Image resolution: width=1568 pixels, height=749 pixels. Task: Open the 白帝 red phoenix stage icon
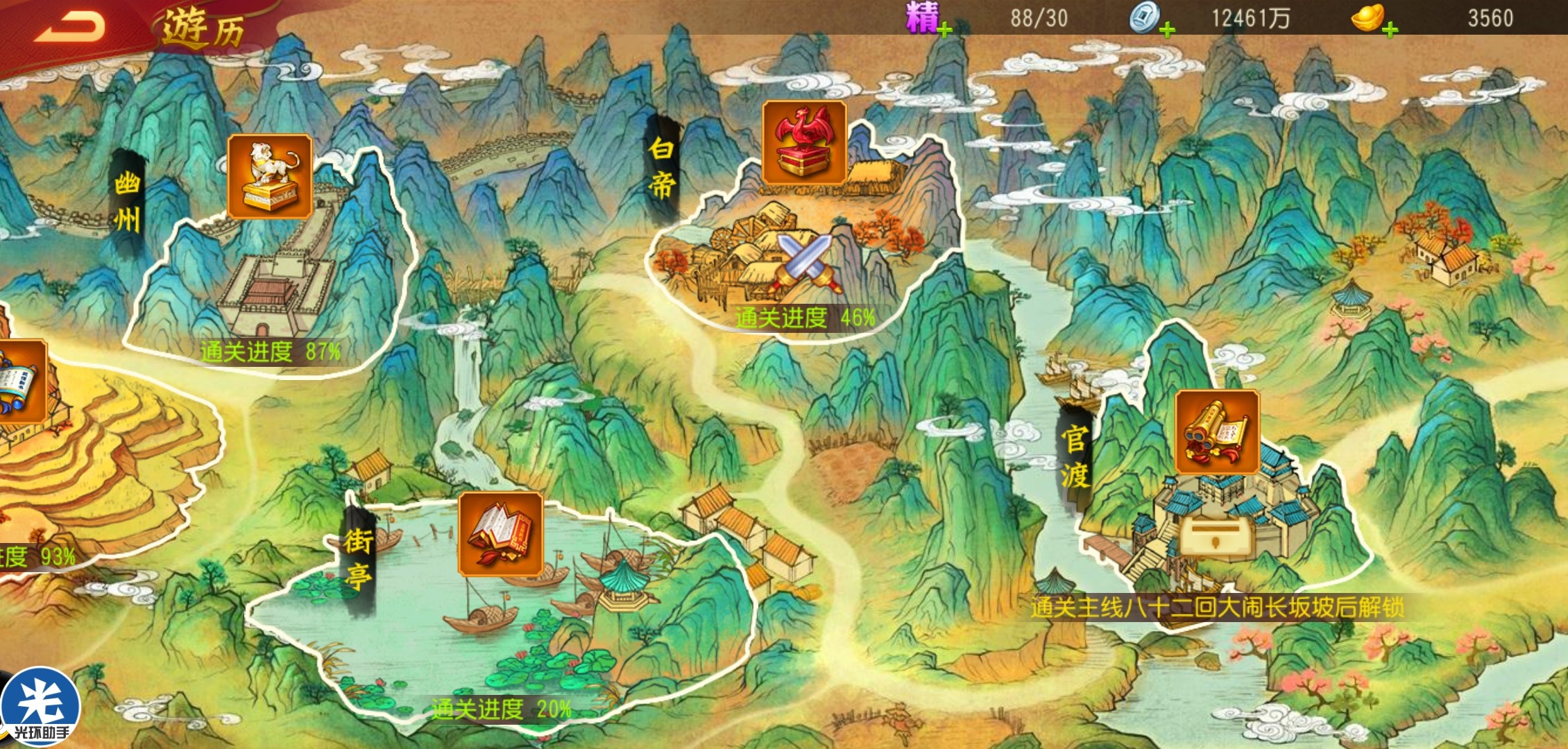point(804,142)
